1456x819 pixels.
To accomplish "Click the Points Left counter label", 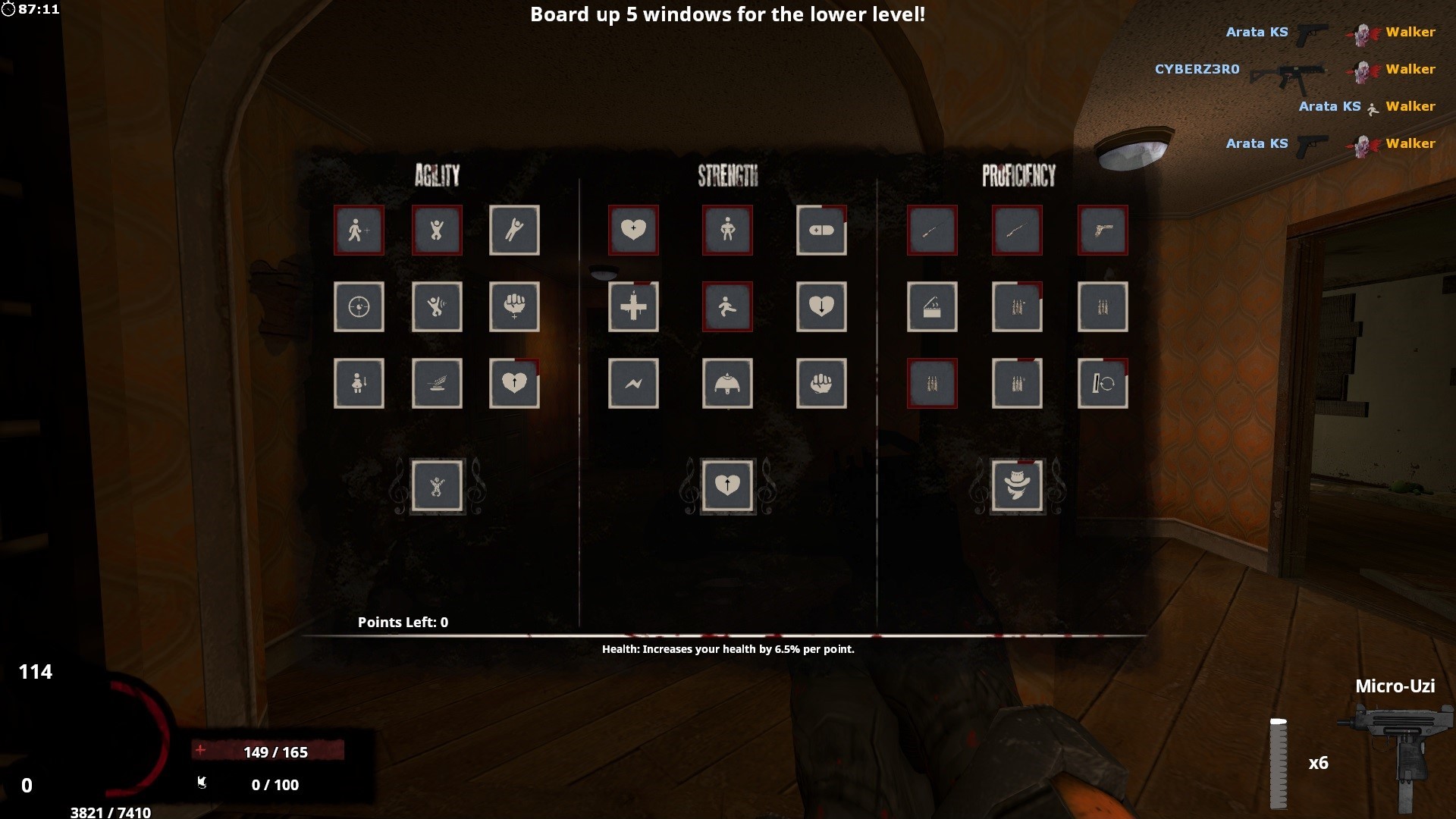I will [402, 622].
